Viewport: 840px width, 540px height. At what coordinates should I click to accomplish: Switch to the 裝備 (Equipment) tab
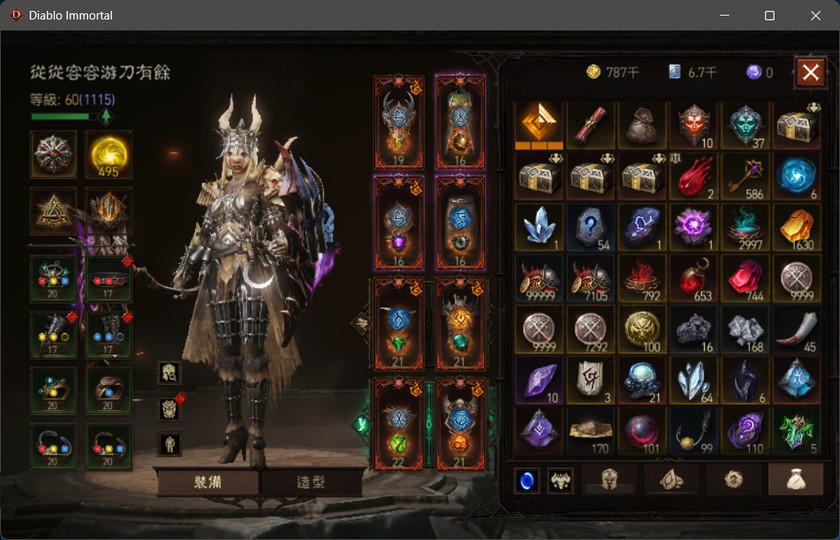coord(207,482)
